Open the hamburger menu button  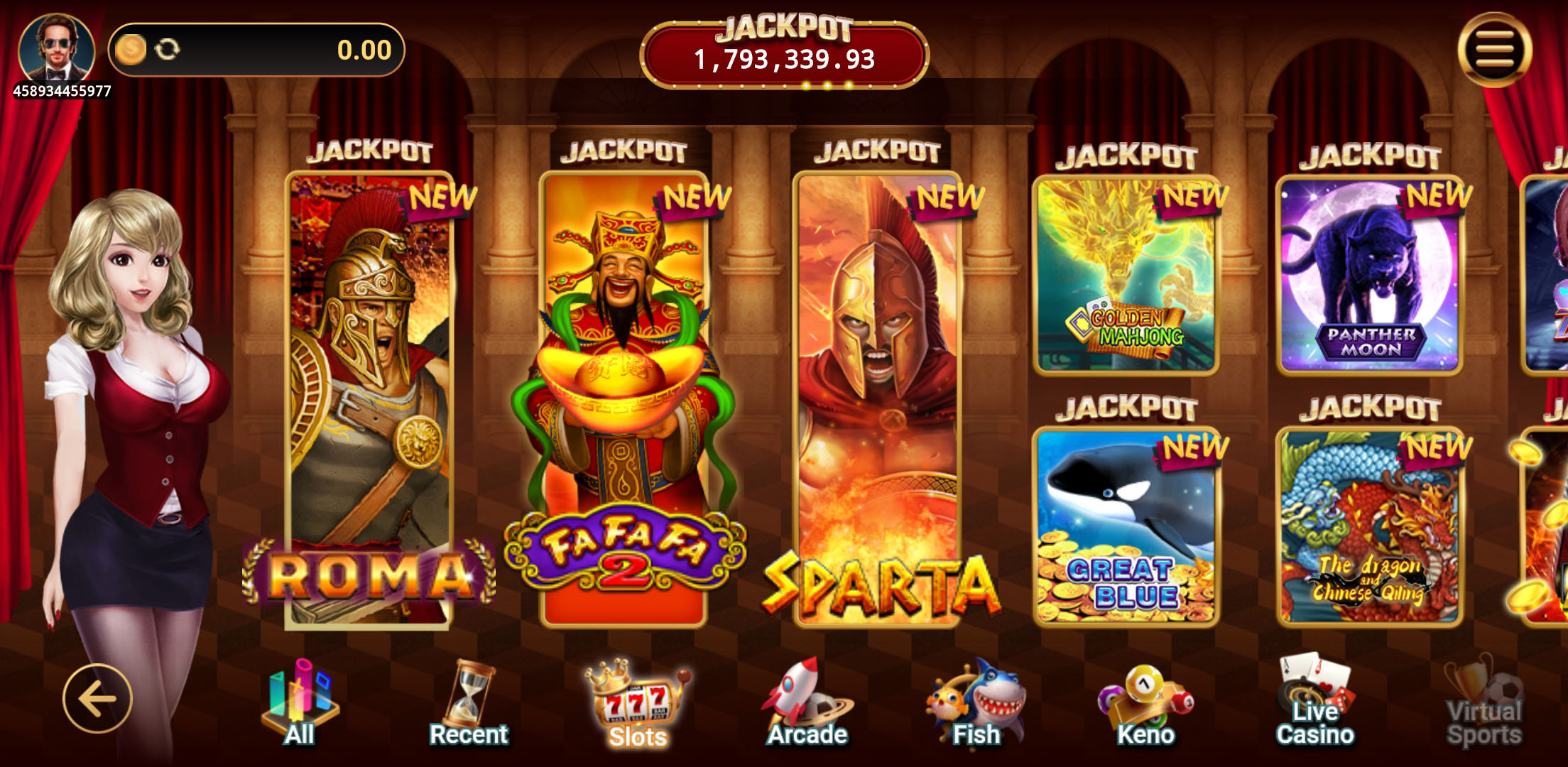coord(1494,50)
